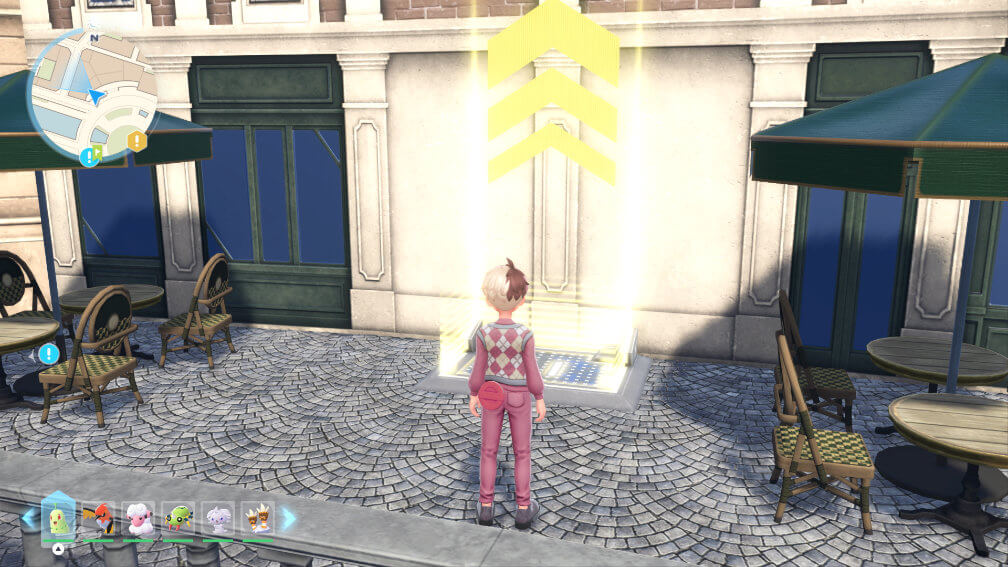Click the right arrow beside the party bar
1008x567 pixels.
[288, 518]
